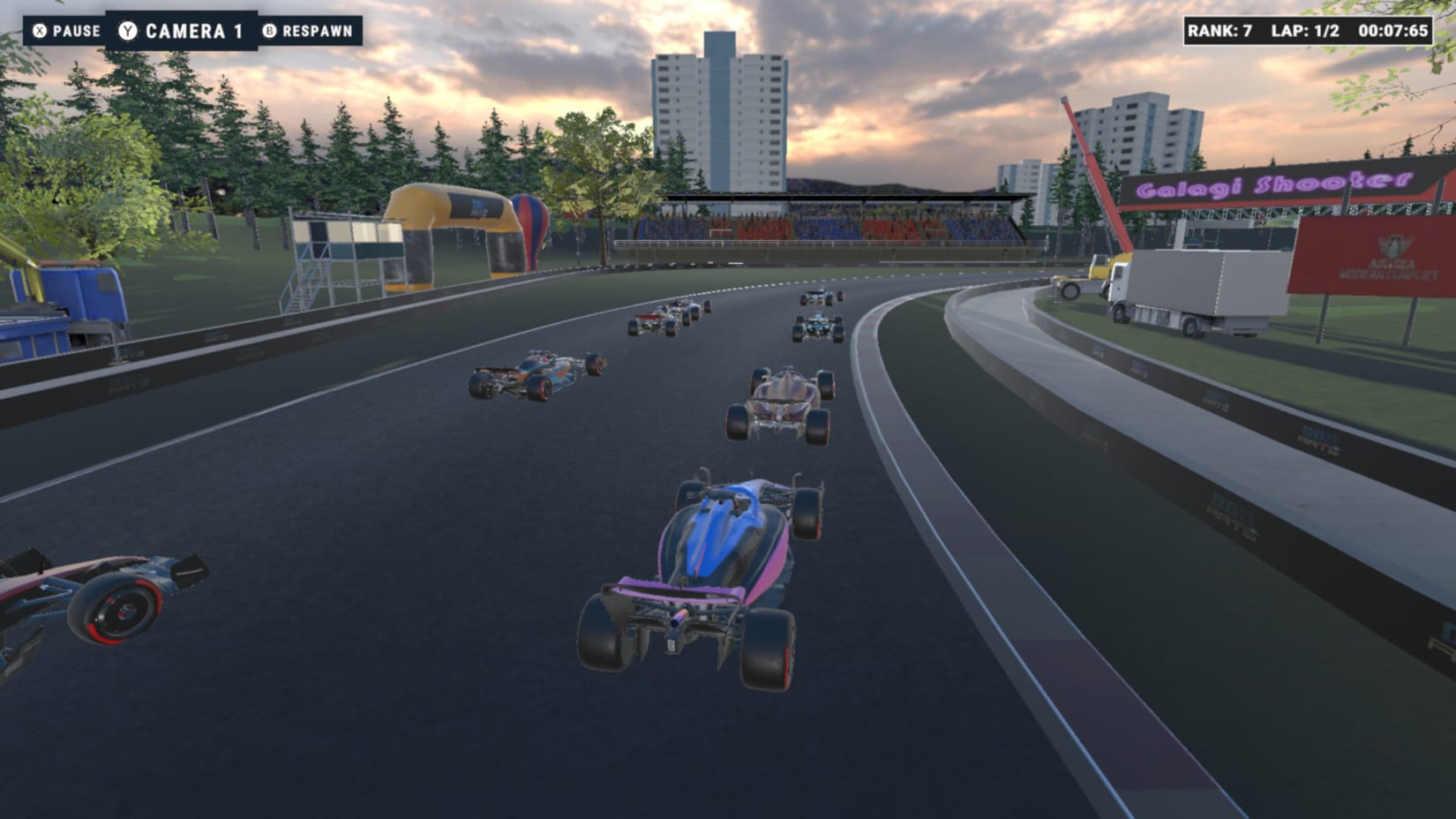
Task: Click the teal car in the far distance
Action: [x=816, y=327]
